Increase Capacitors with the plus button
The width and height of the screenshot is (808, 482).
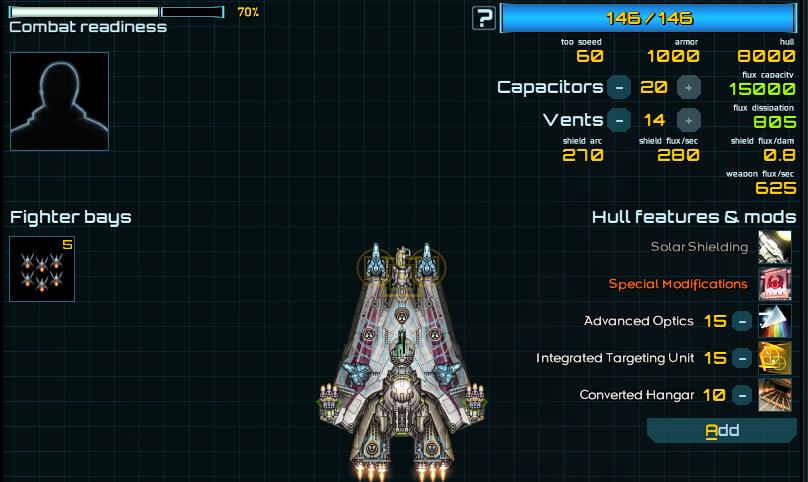point(688,87)
